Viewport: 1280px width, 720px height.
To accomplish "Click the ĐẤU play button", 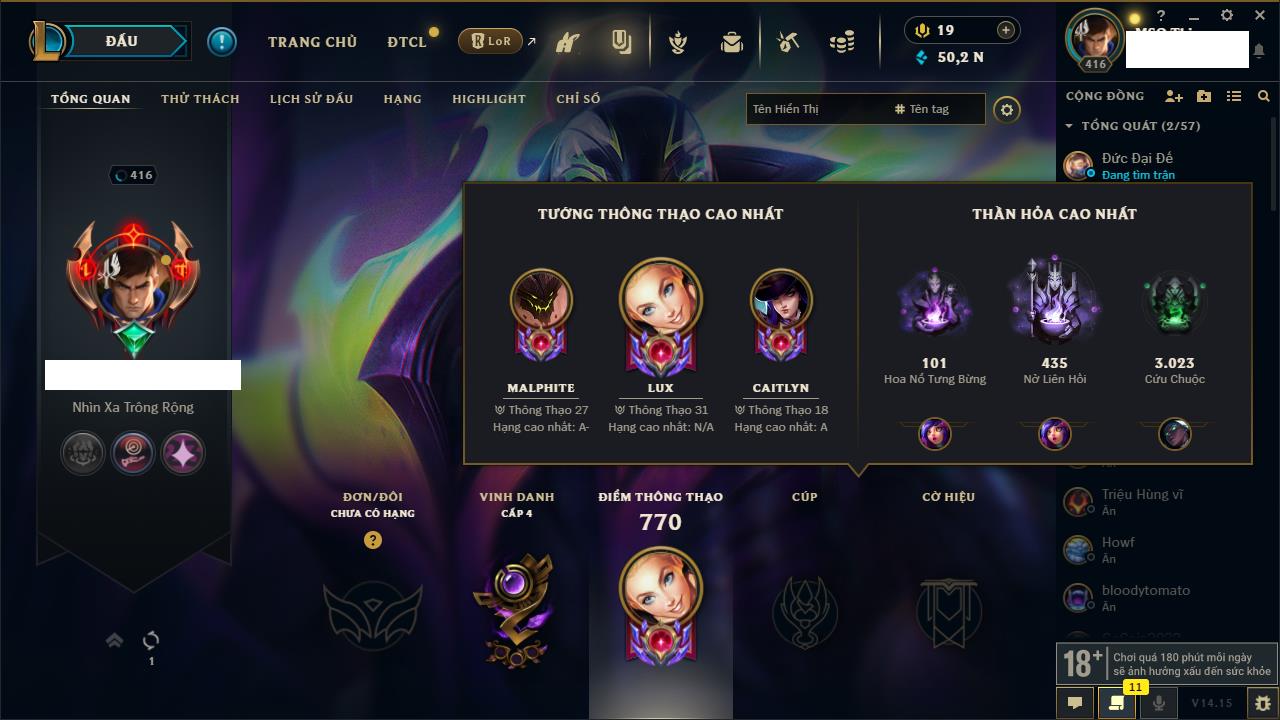I will 121,41.
